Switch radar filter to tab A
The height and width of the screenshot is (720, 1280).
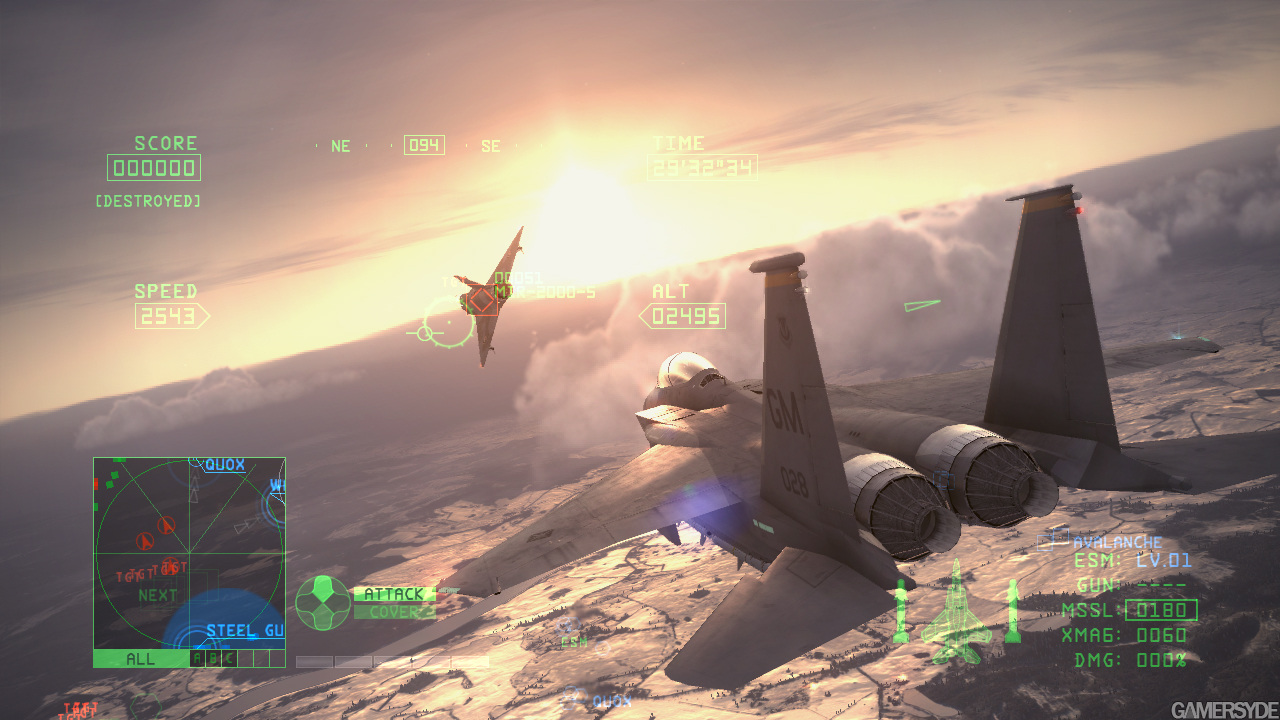(x=196, y=659)
